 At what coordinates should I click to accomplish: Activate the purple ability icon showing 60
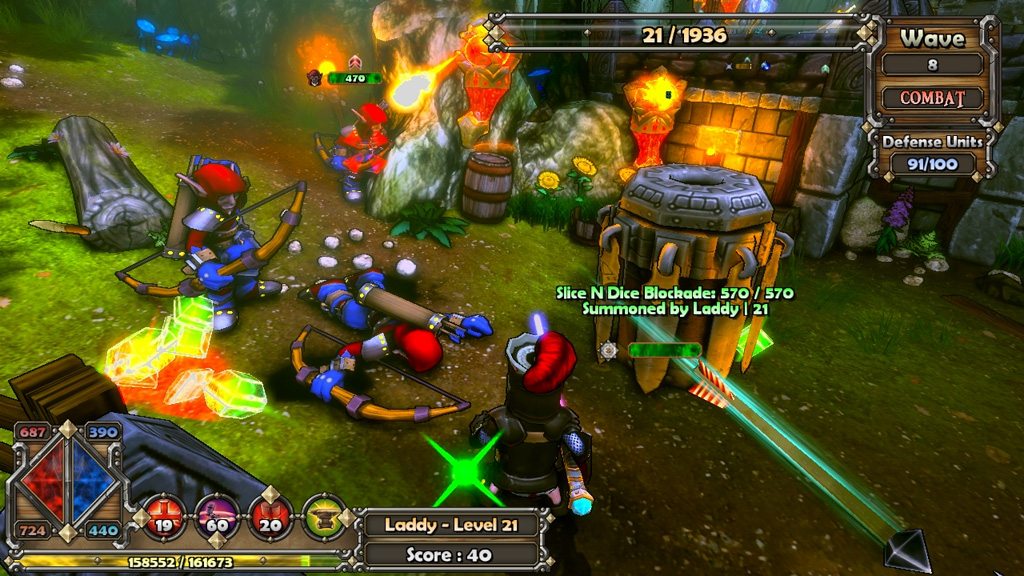[217, 517]
